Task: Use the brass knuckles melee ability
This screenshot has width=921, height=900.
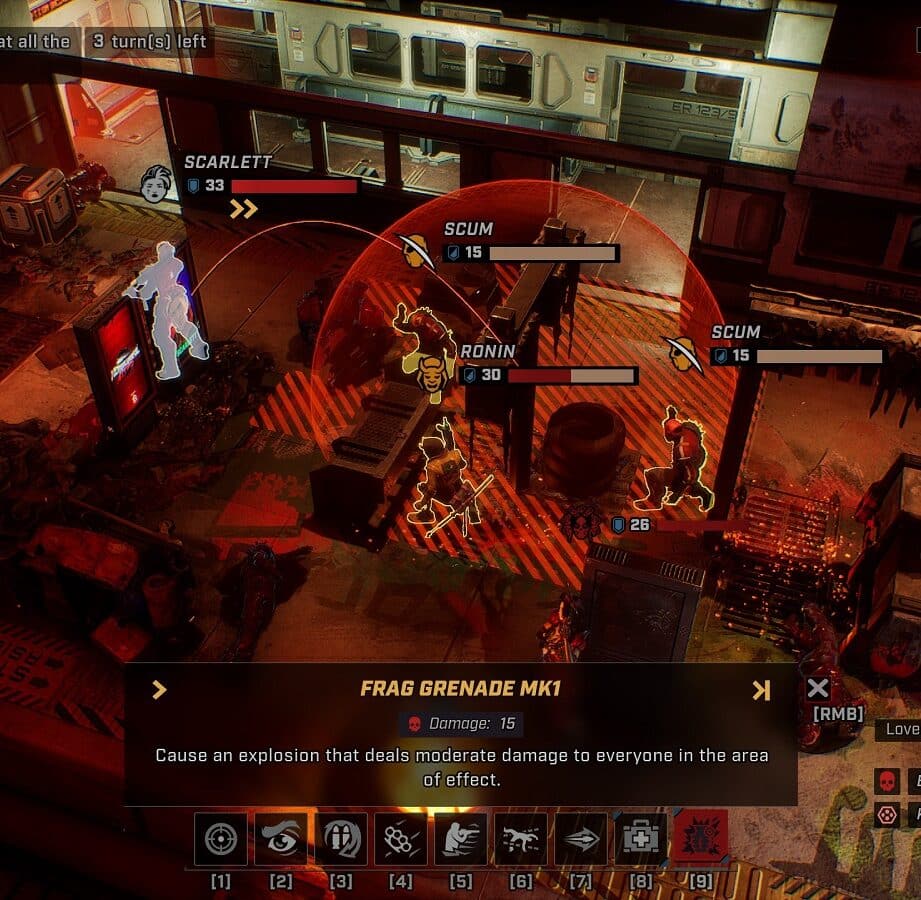Action: [401, 839]
